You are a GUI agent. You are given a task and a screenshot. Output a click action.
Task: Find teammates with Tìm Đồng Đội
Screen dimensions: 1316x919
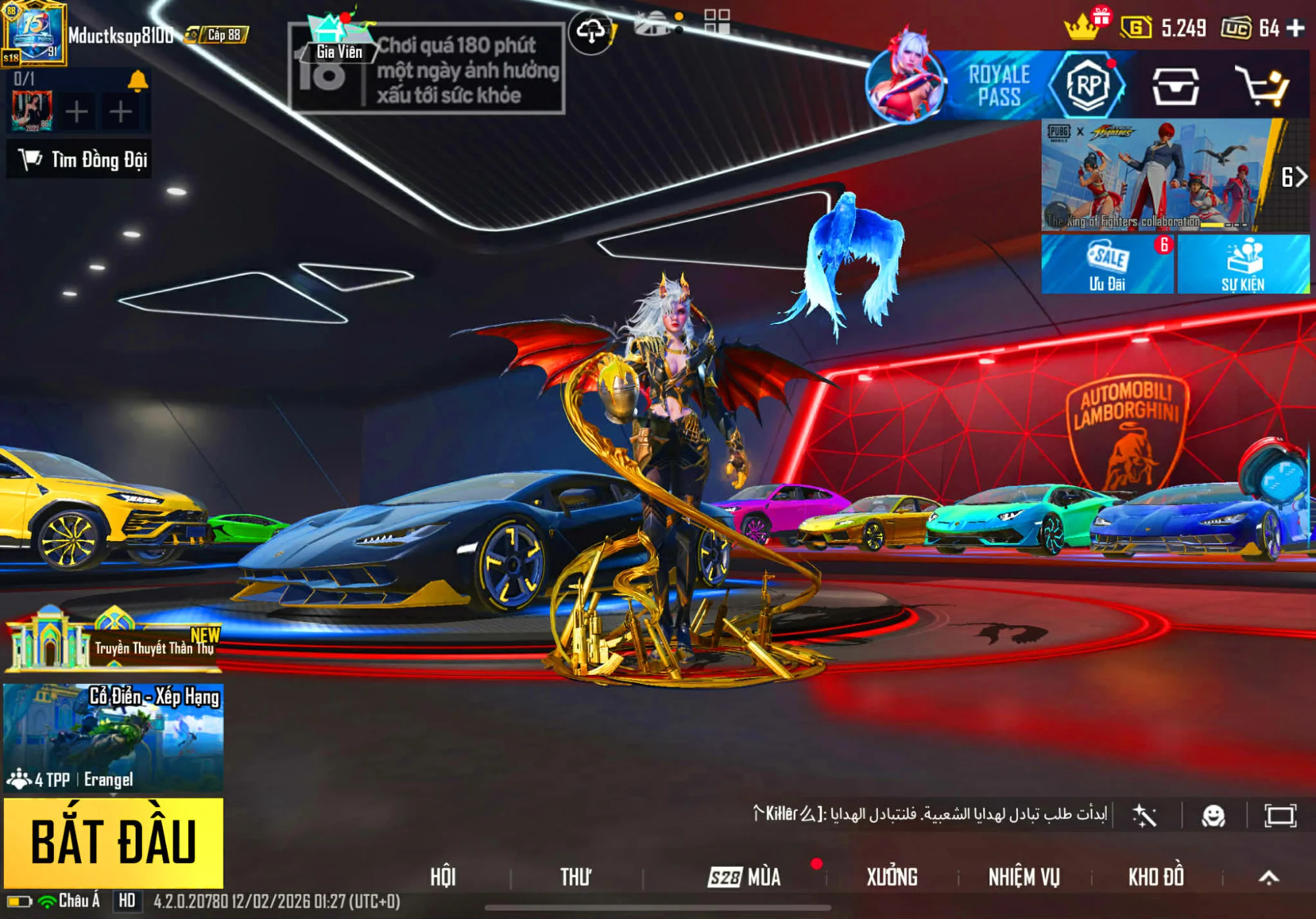point(80,159)
